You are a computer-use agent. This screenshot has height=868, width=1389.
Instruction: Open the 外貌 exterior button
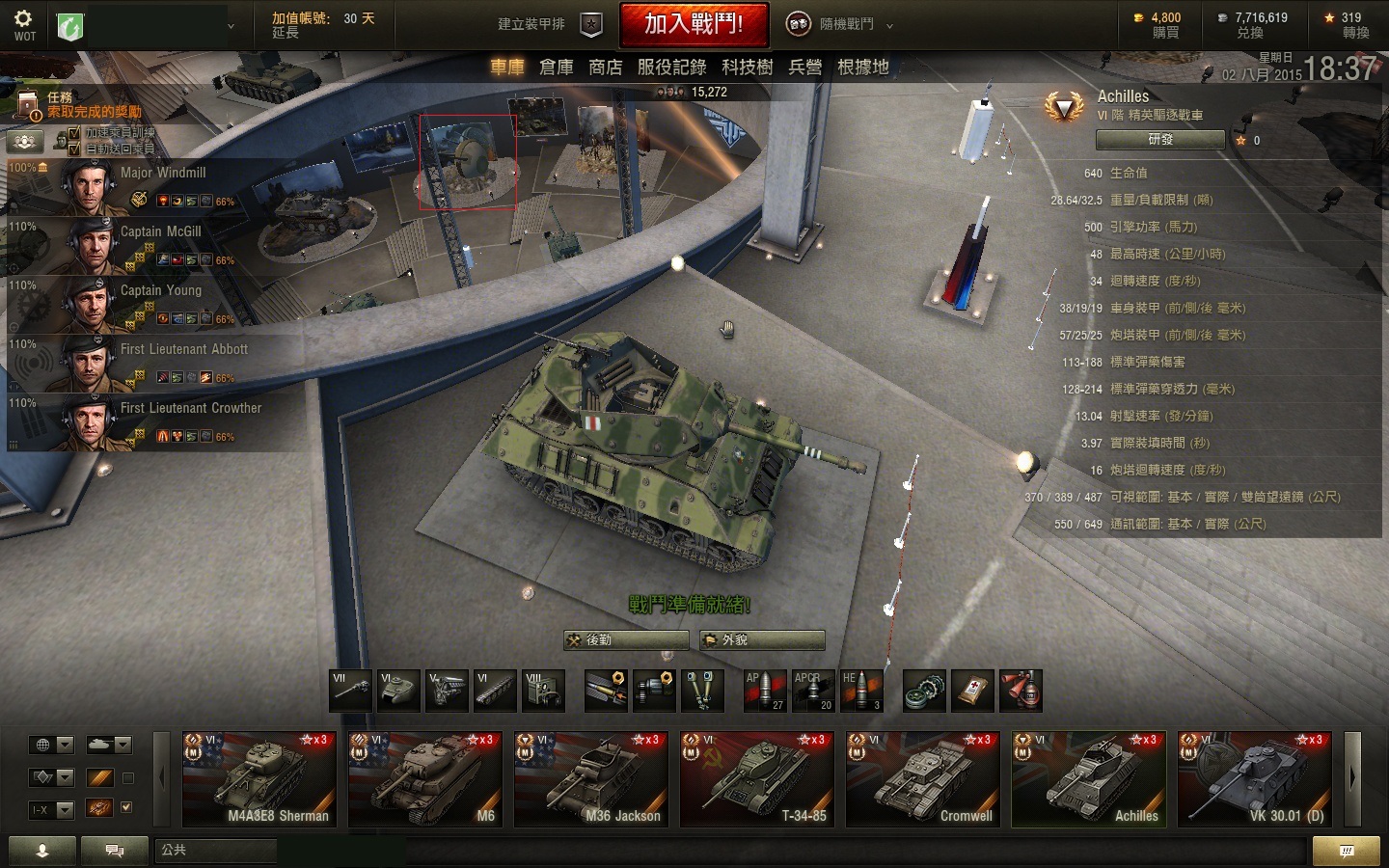click(x=762, y=639)
